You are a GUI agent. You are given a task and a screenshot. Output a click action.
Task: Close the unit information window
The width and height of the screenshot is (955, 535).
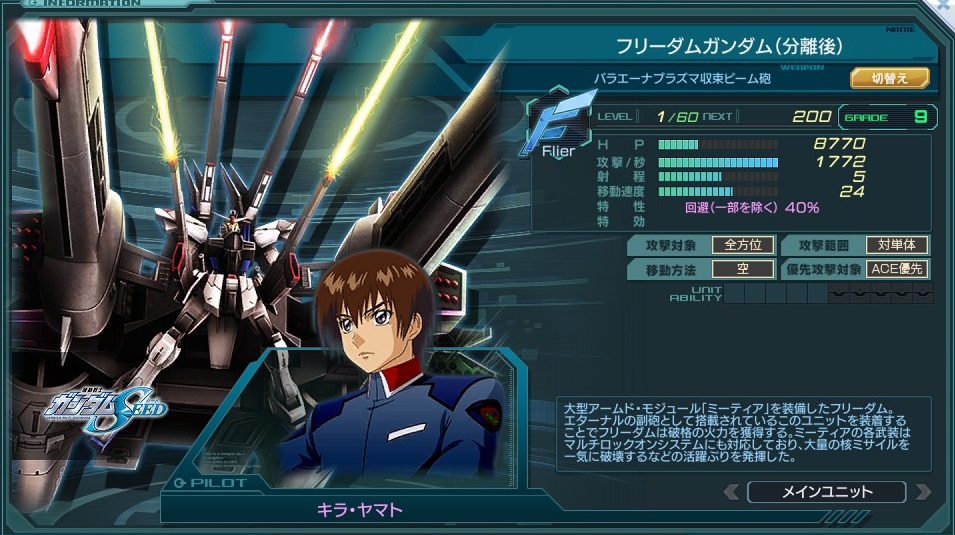[943, 5]
